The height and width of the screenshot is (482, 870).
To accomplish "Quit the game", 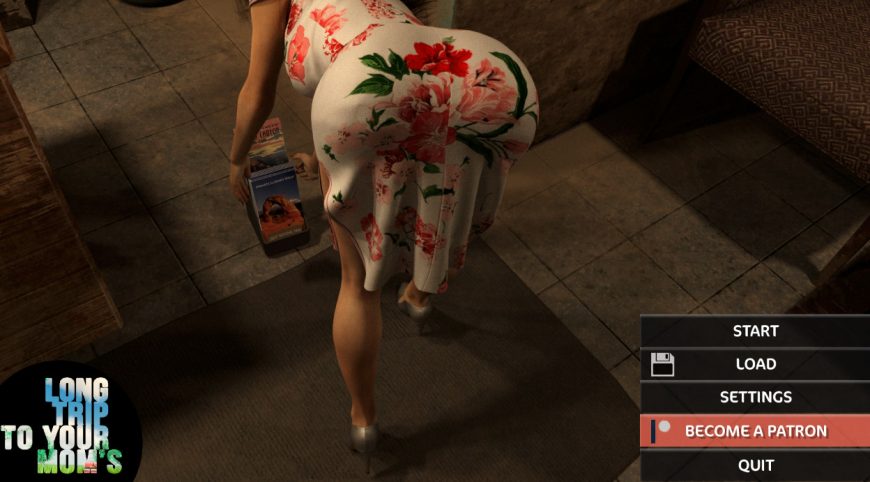I will tap(755, 465).
